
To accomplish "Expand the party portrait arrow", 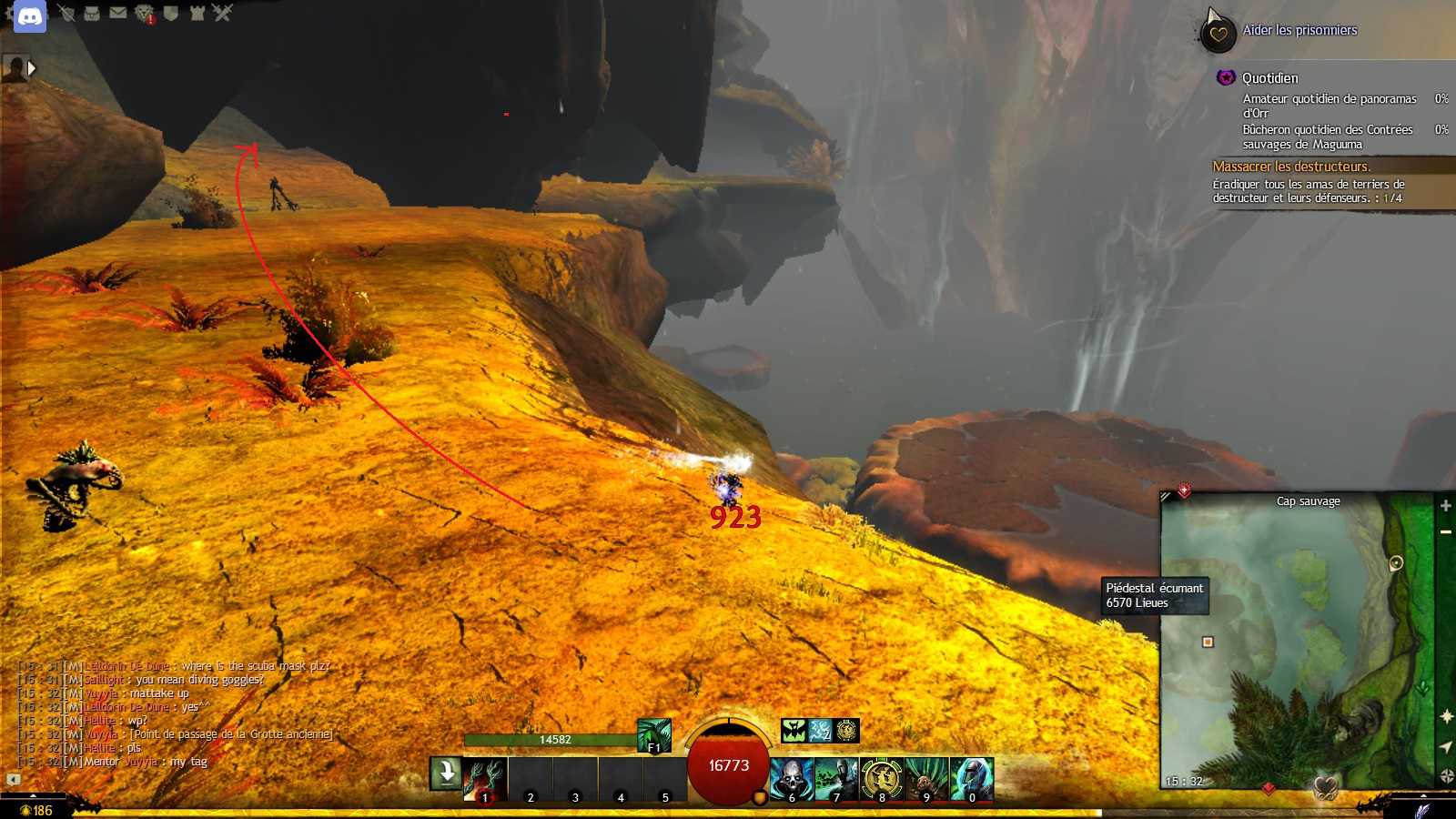I will tap(32, 68).
